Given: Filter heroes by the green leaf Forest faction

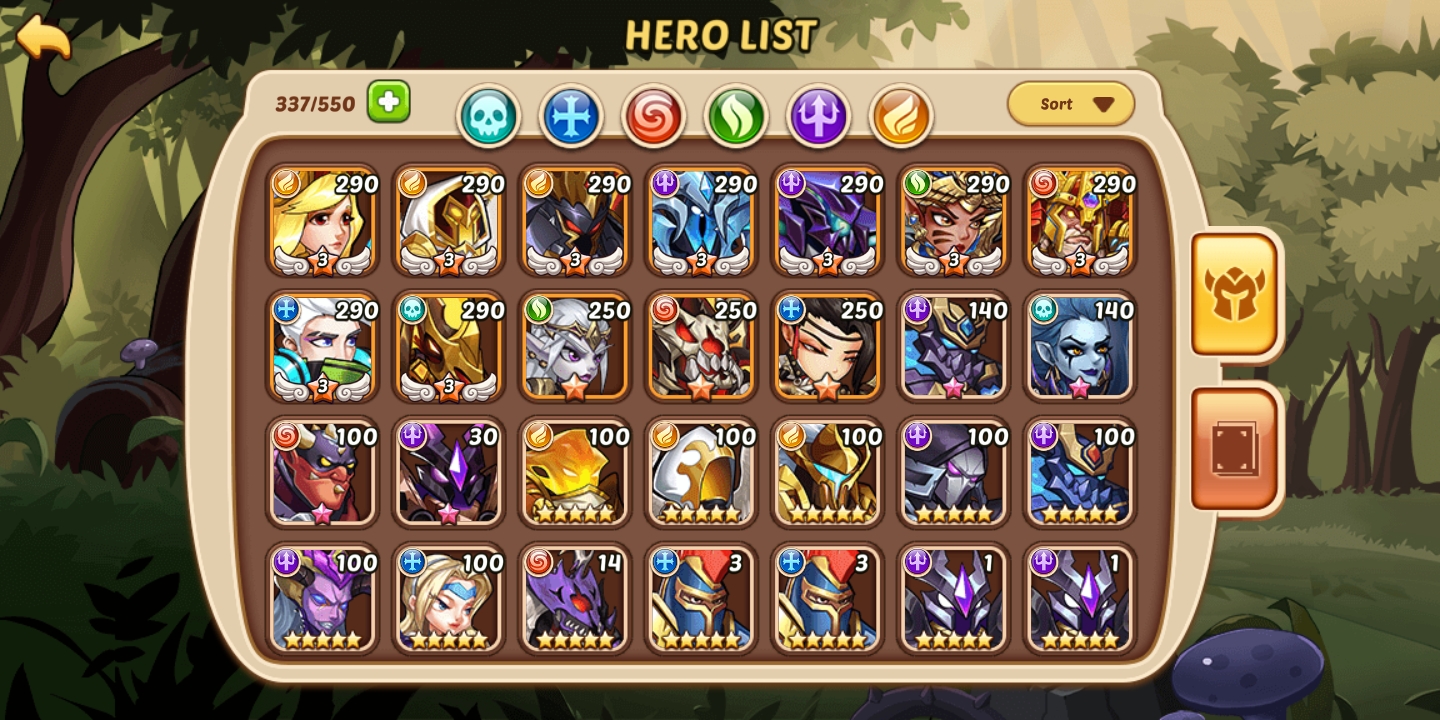Looking at the screenshot, I should pos(737,113).
